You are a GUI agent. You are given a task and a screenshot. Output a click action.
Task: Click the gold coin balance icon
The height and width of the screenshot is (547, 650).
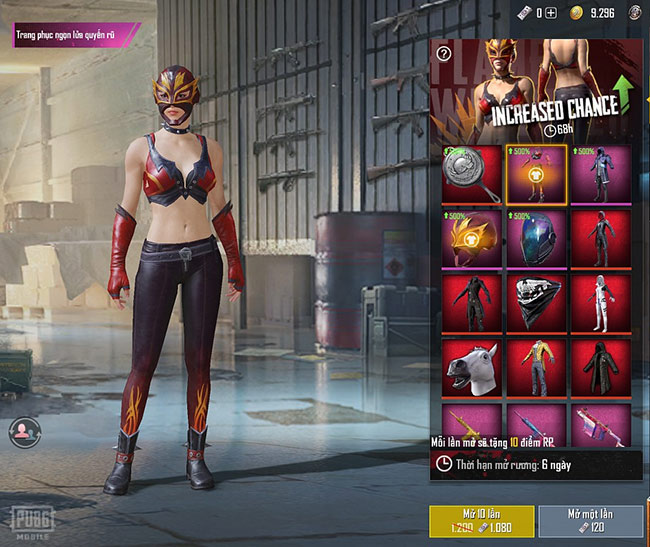[x=576, y=13]
